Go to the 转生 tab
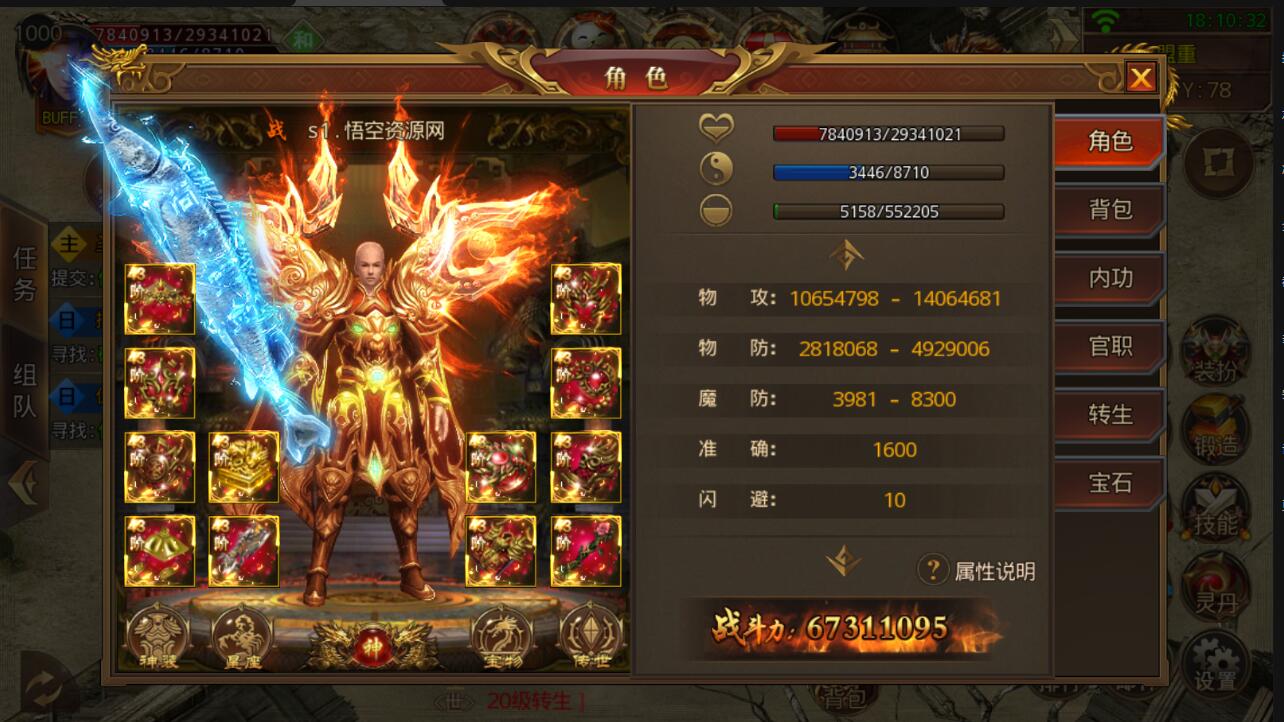 coord(1110,414)
